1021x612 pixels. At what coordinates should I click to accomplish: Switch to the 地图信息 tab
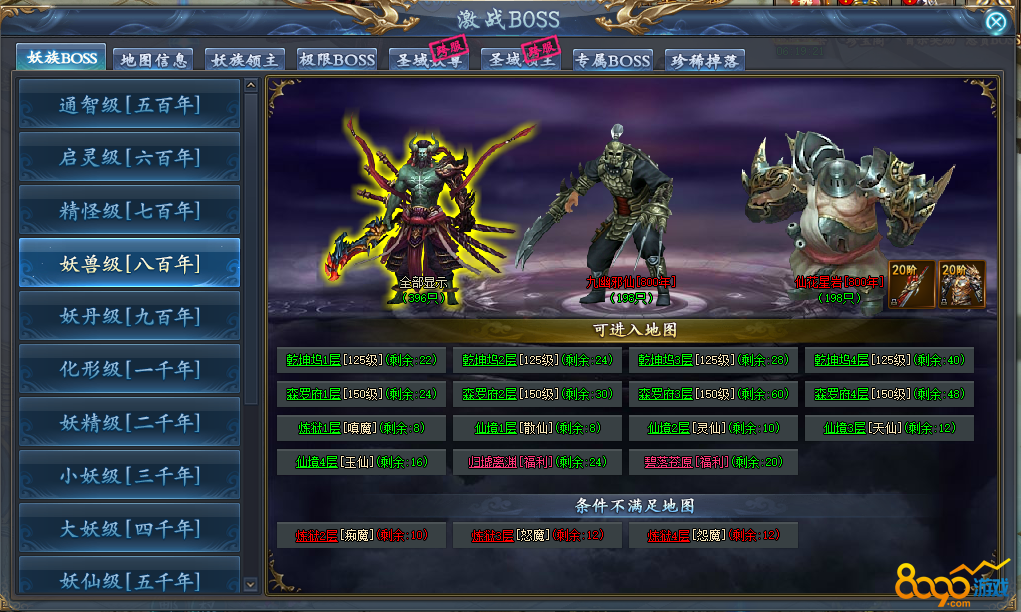coord(152,60)
